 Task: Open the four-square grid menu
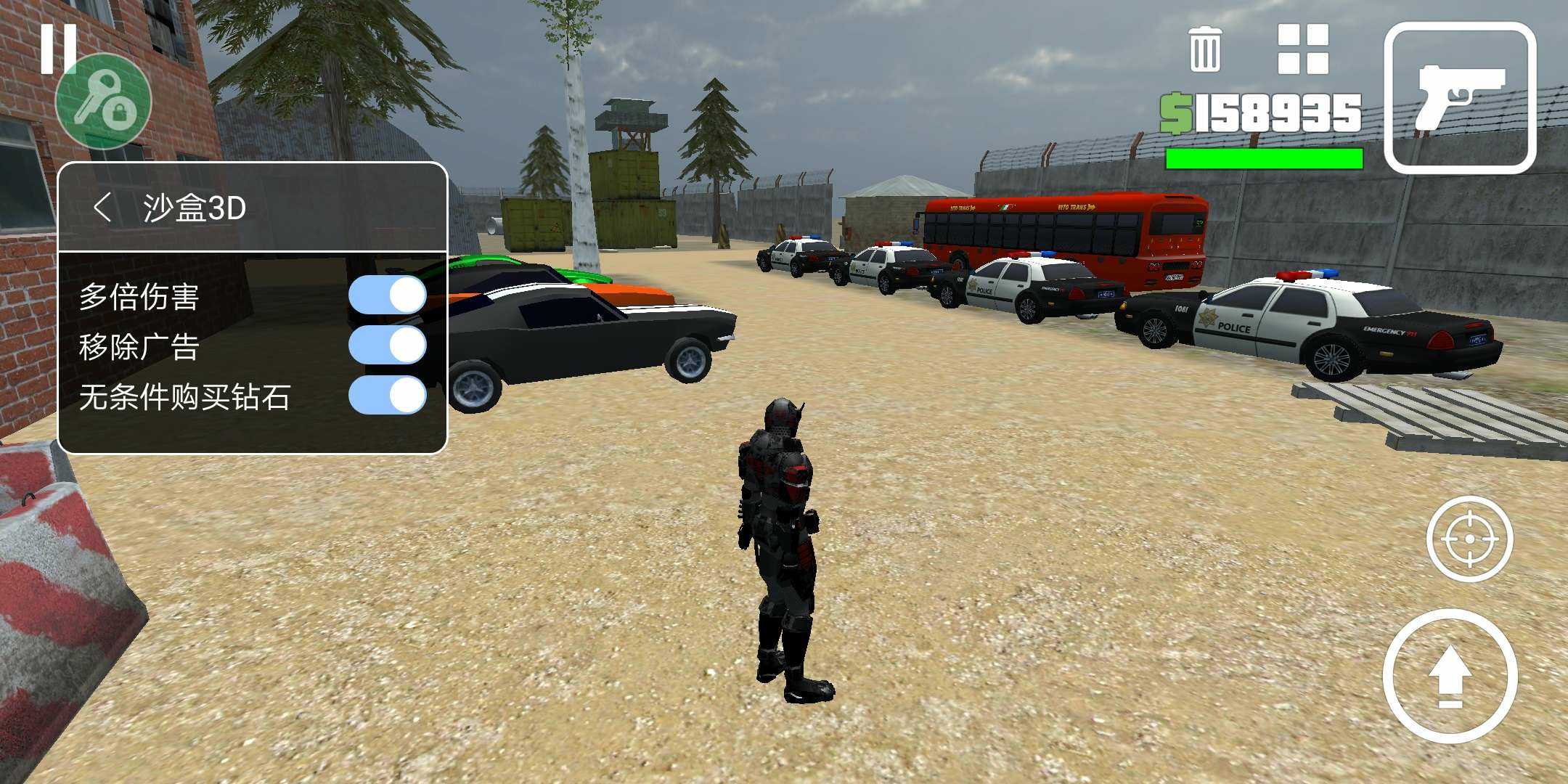click(1303, 49)
